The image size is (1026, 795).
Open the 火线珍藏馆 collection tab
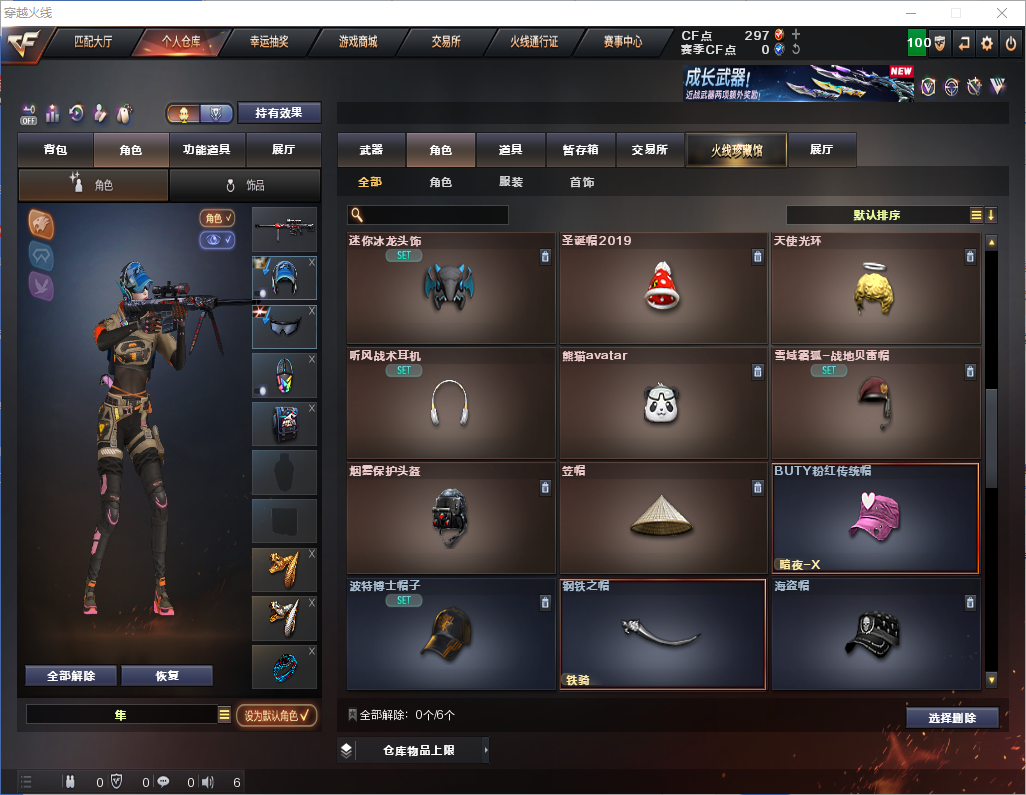pyautogui.click(x=736, y=150)
